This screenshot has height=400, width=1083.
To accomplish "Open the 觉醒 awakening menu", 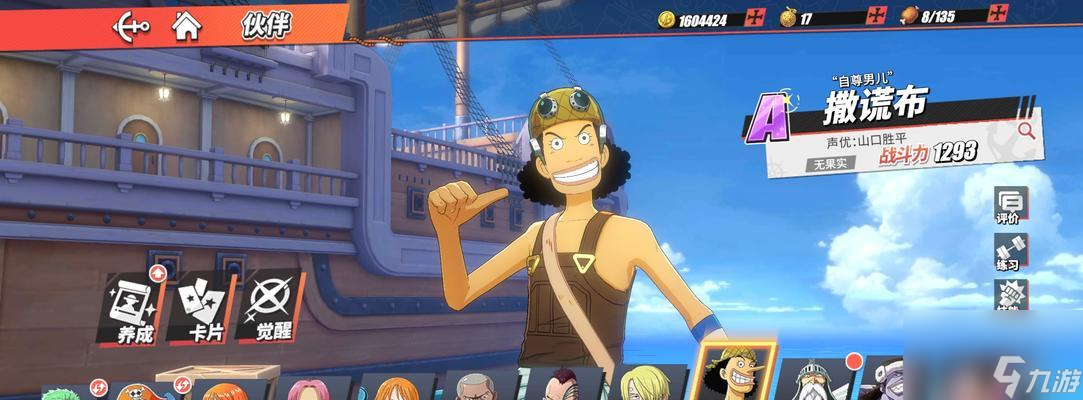I will 269,307.
